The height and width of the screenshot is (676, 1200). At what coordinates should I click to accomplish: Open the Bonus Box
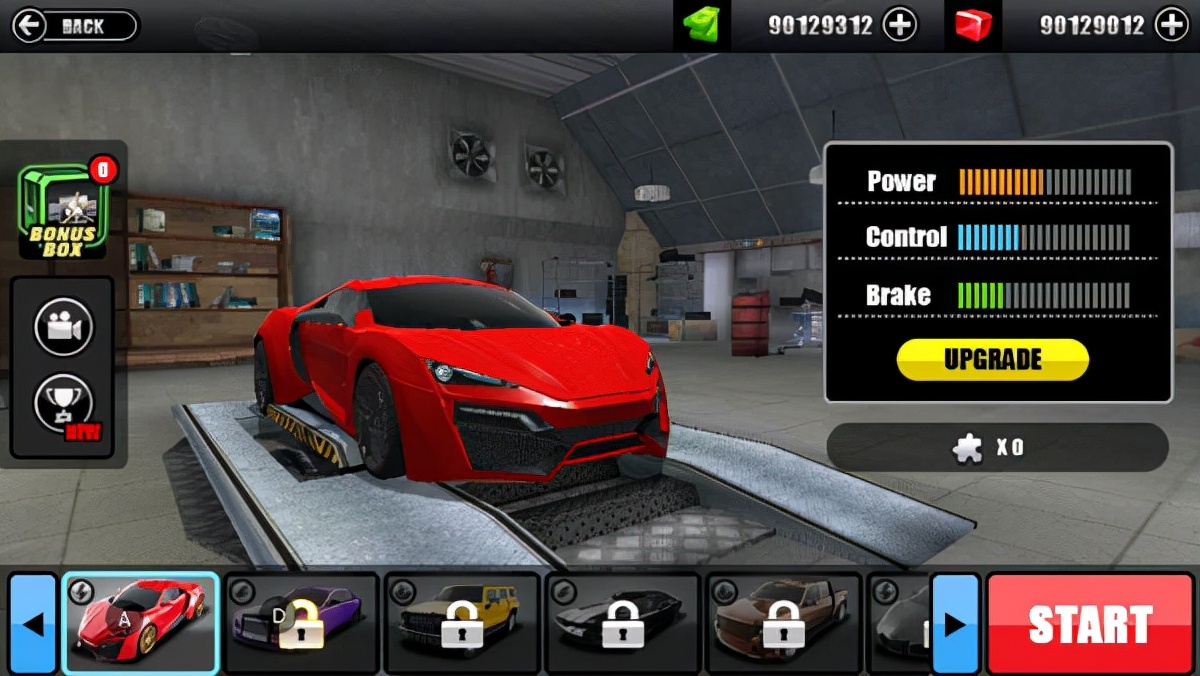pos(62,213)
